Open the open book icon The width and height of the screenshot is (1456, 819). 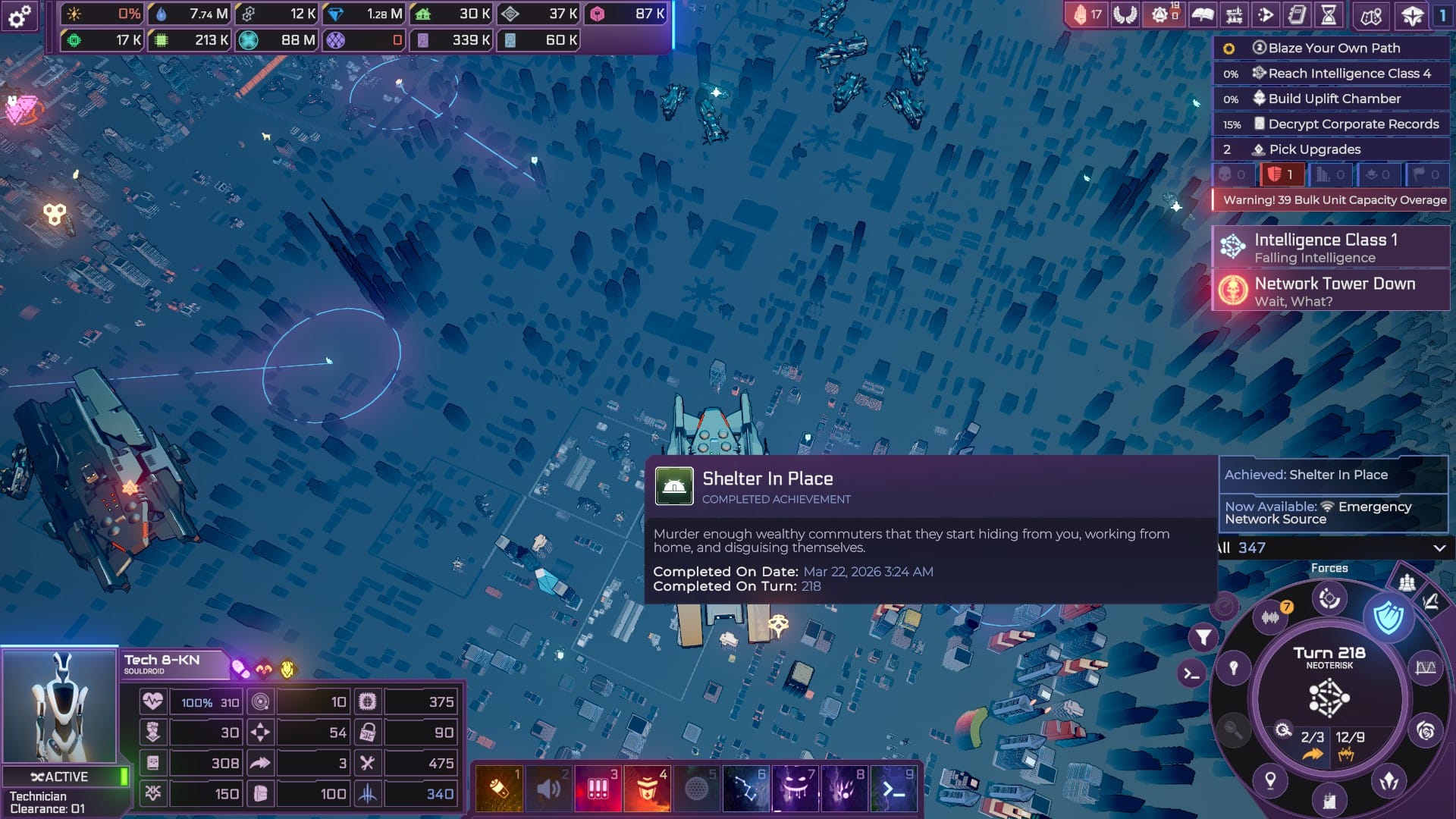click(1202, 14)
